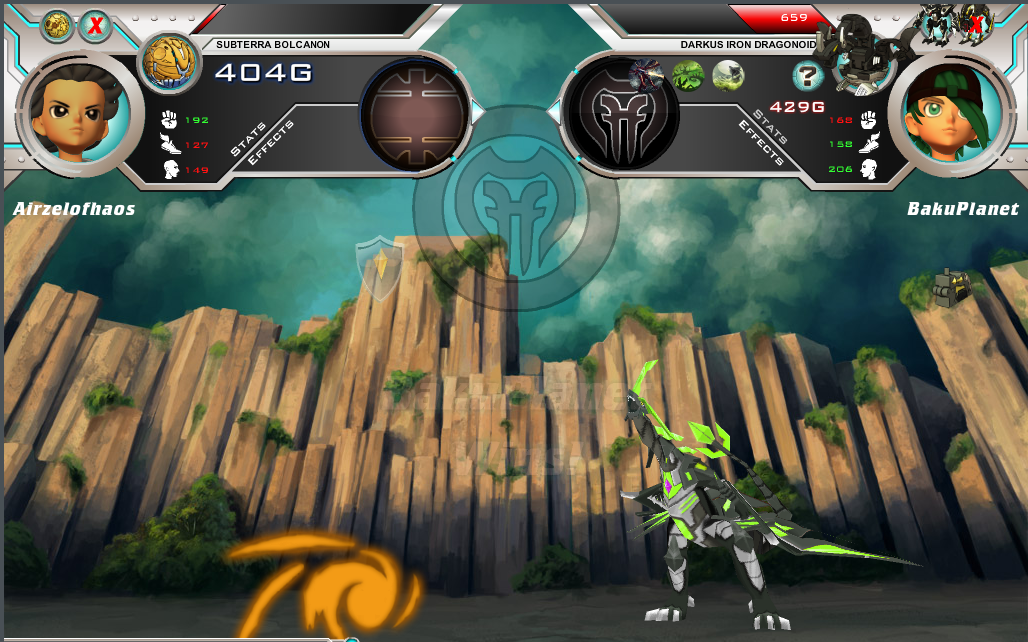Select the green vine ability card icon
Image resolution: width=1028 pixels, height=642 pixels.
[x=688, y=75]
